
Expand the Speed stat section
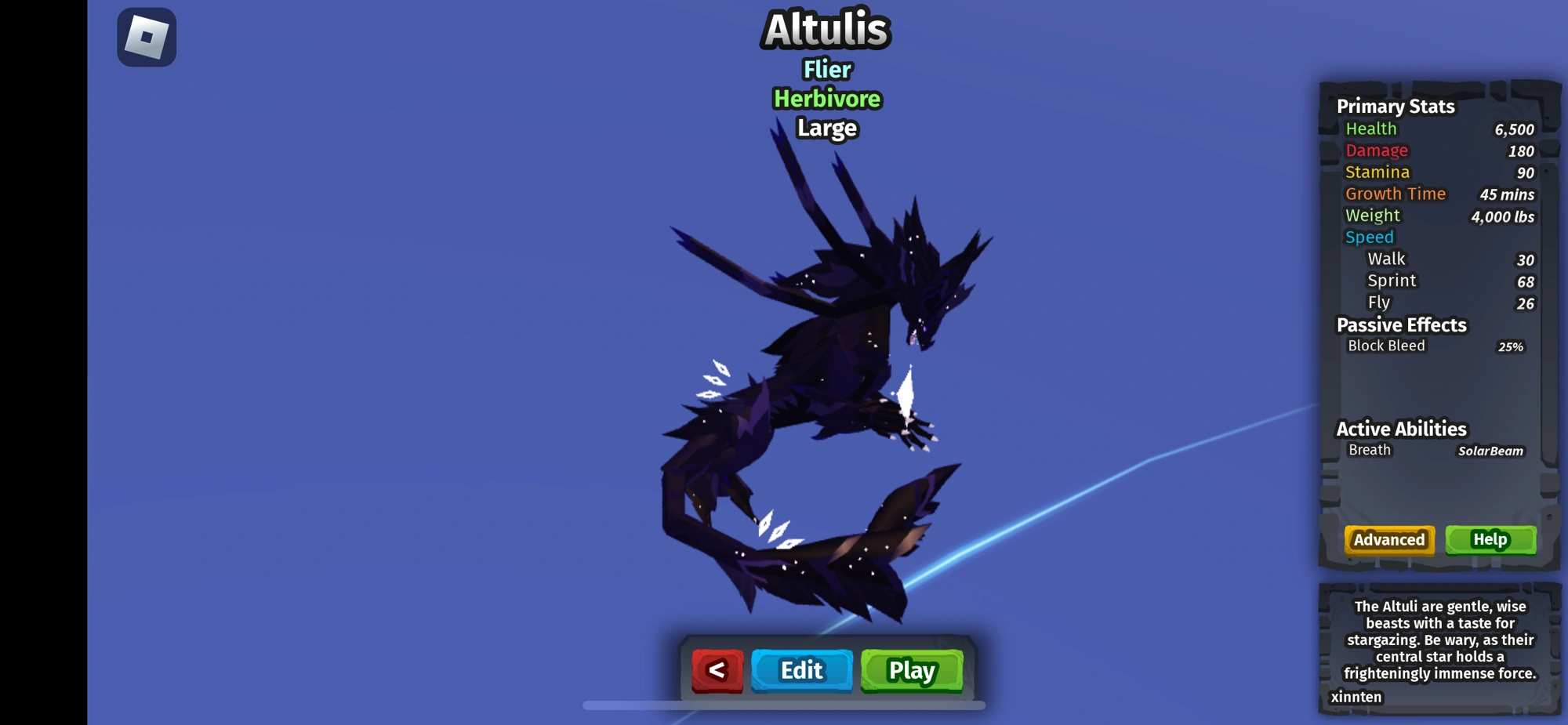[x=1369, y=237]
